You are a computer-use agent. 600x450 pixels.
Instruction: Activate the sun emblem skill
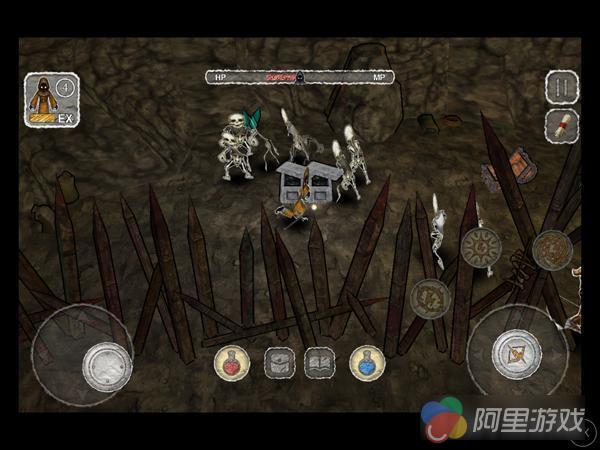[x=480, y=247]
